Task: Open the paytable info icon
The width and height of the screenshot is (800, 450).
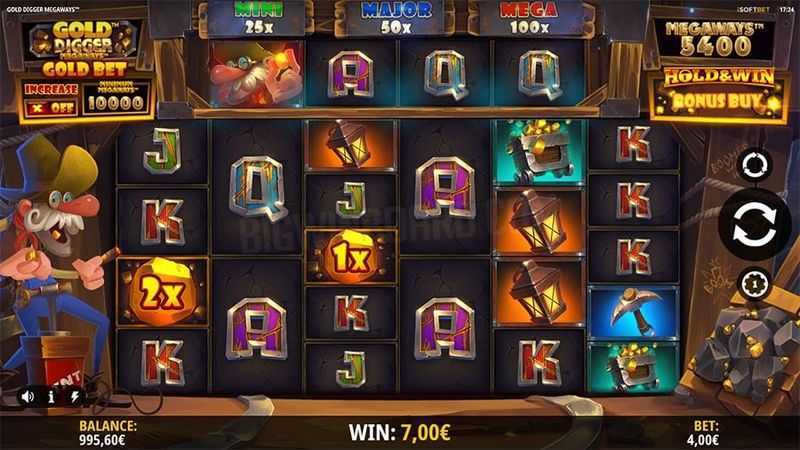Action: [51, 397]
